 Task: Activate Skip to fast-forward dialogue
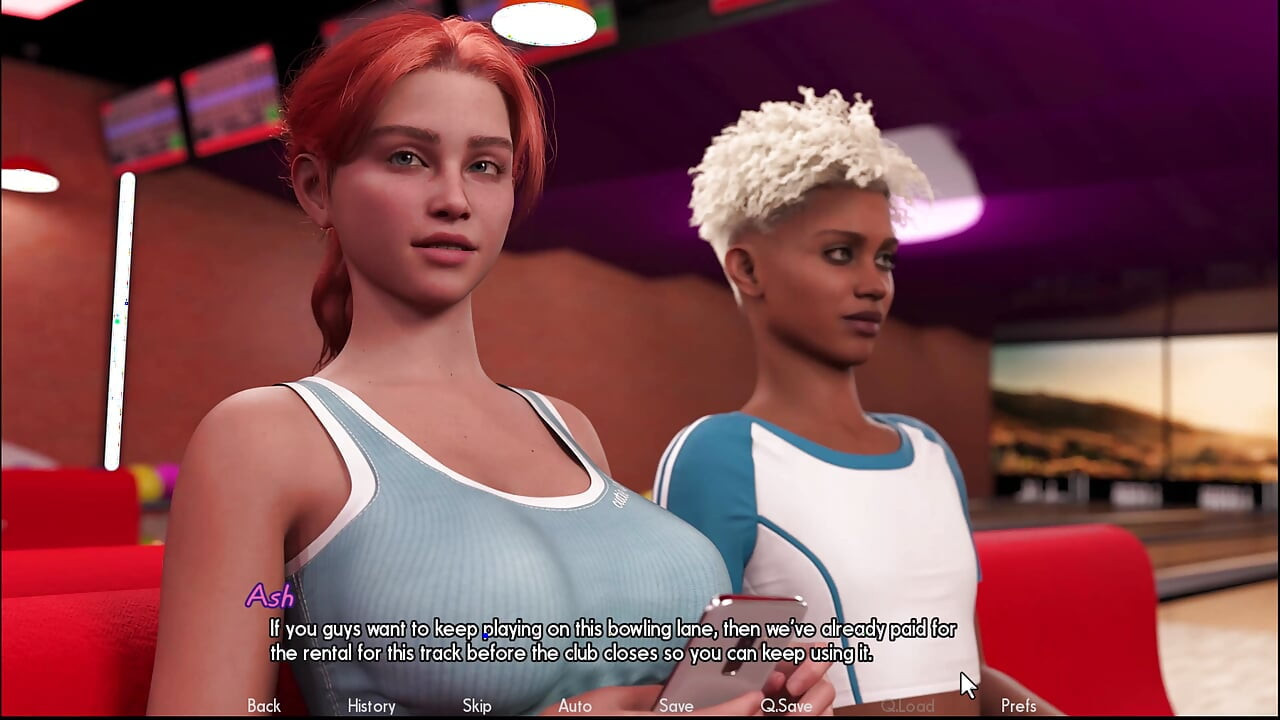477,706
